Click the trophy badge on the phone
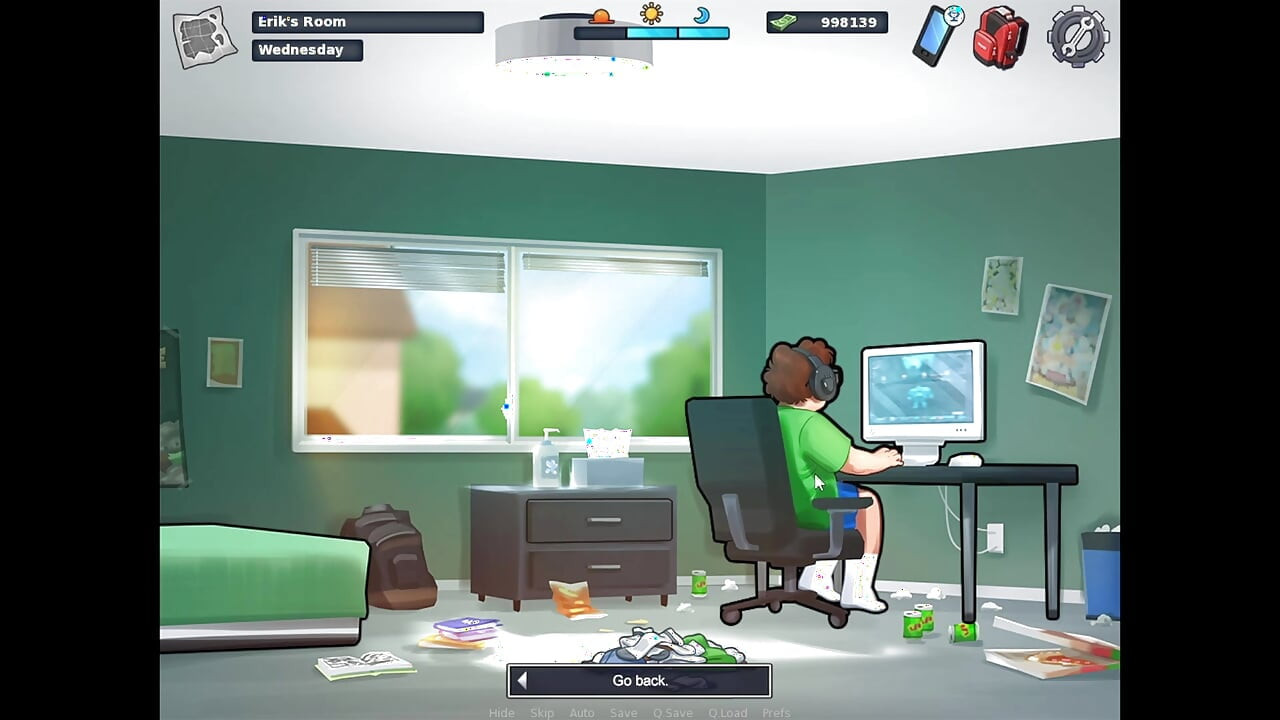This screenshot has width=1280, height=720. click(953, 16)
